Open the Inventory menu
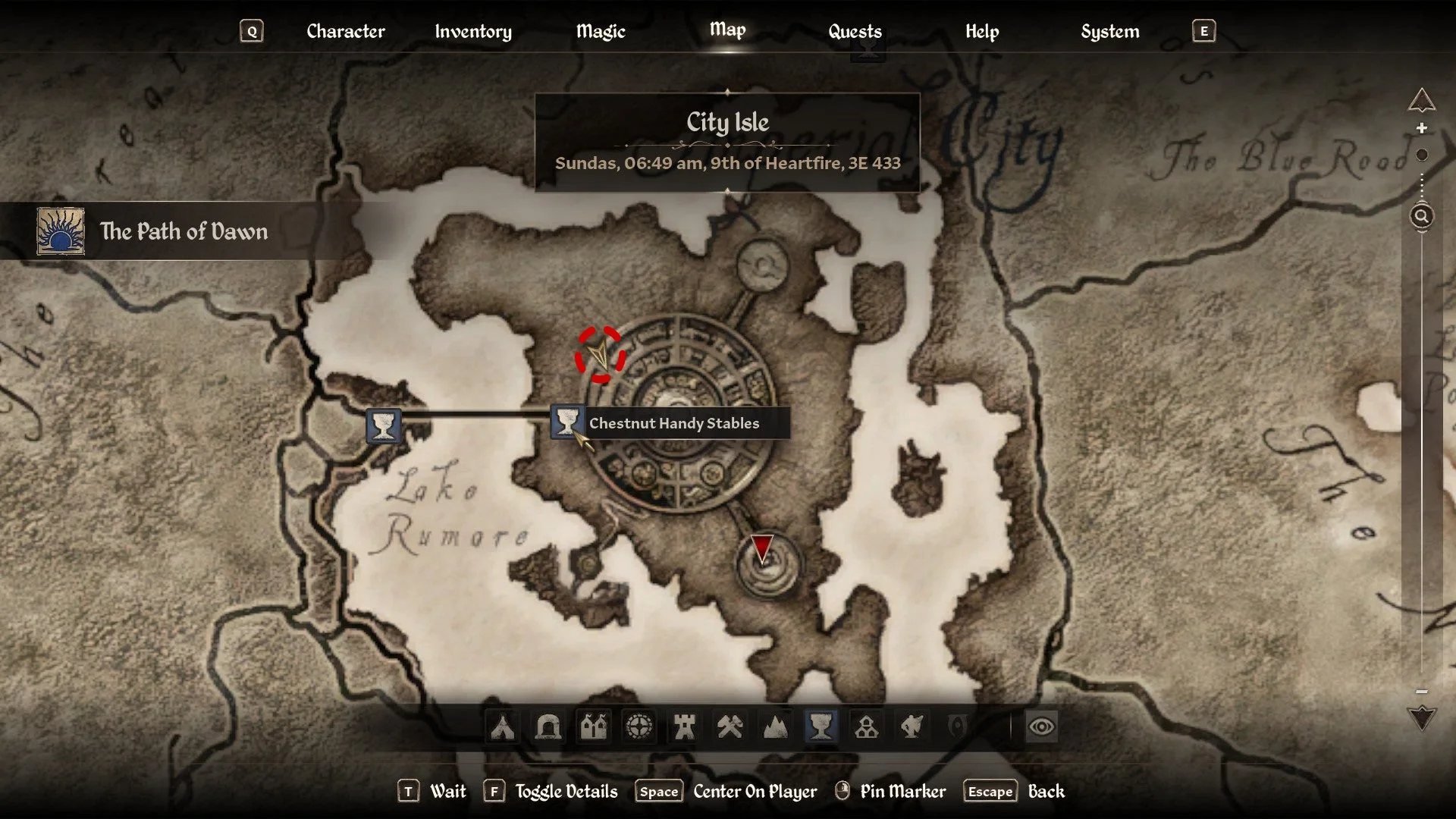Image resolution: width=1456 pixels, height=819 pixels. (x=472, y=32)
